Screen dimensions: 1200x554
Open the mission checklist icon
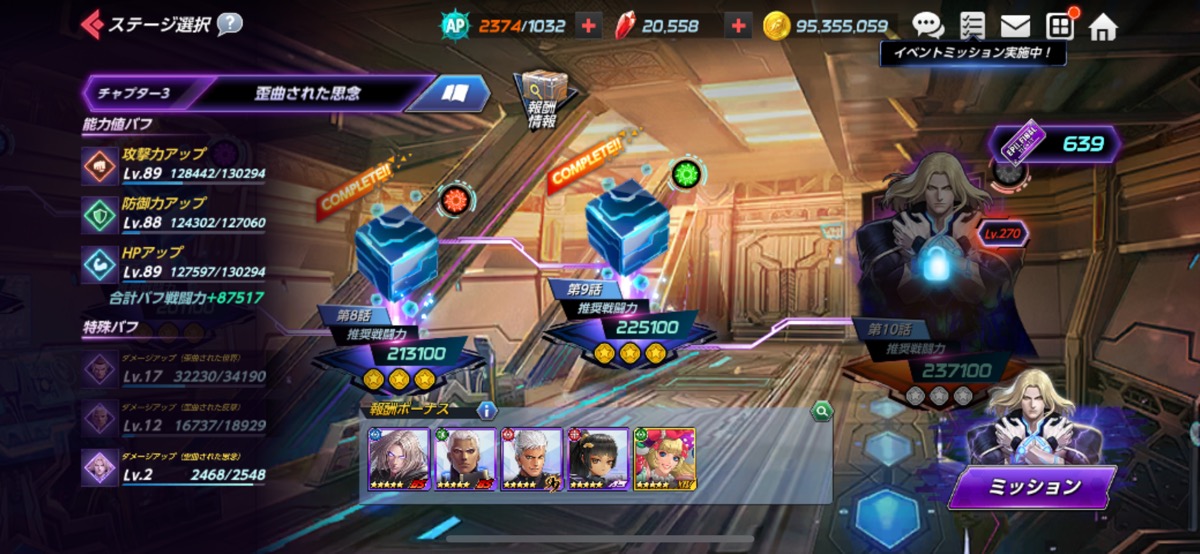971,26
